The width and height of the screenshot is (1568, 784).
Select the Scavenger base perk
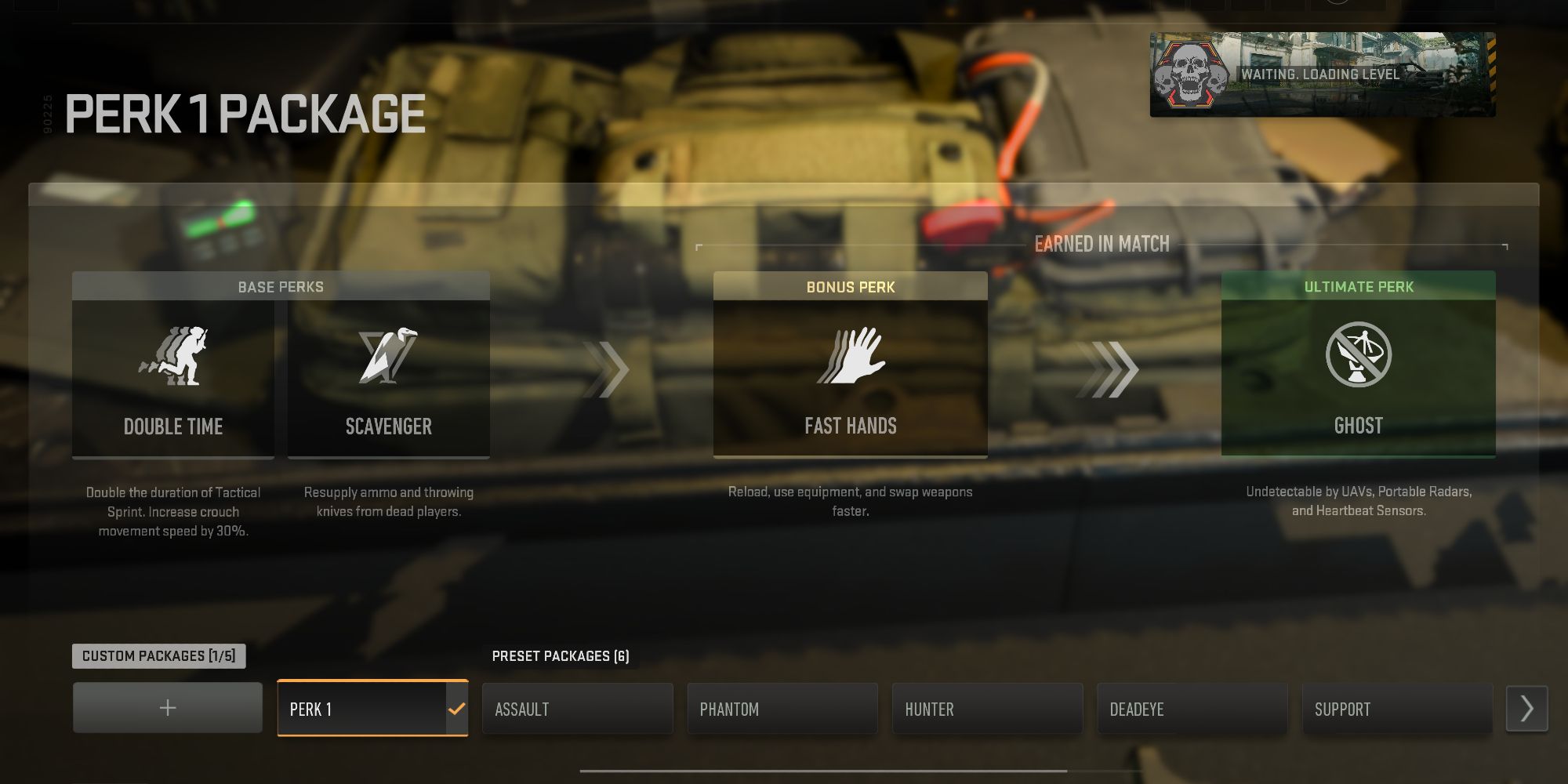389,378
